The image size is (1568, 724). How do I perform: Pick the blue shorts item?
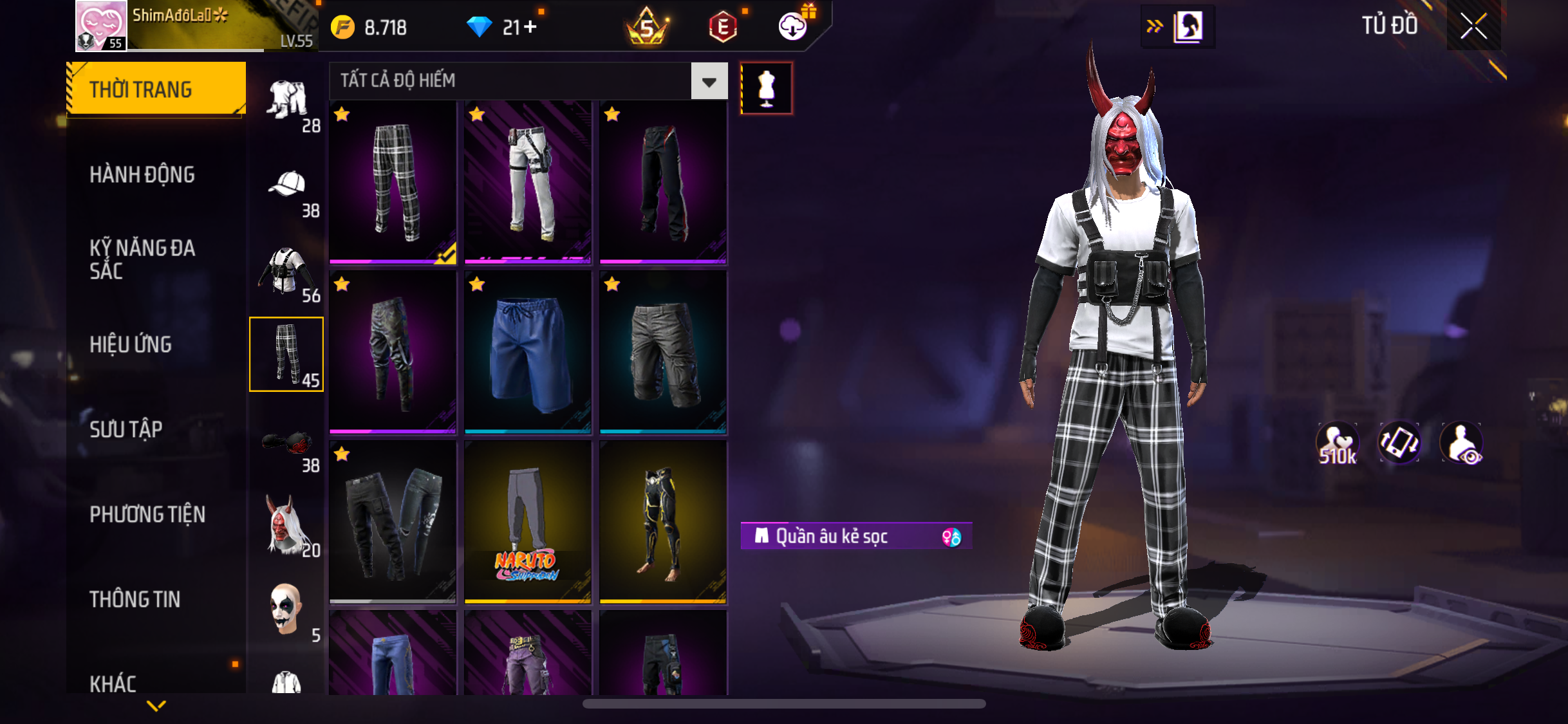pyautogui.click(x=528, y=352)
